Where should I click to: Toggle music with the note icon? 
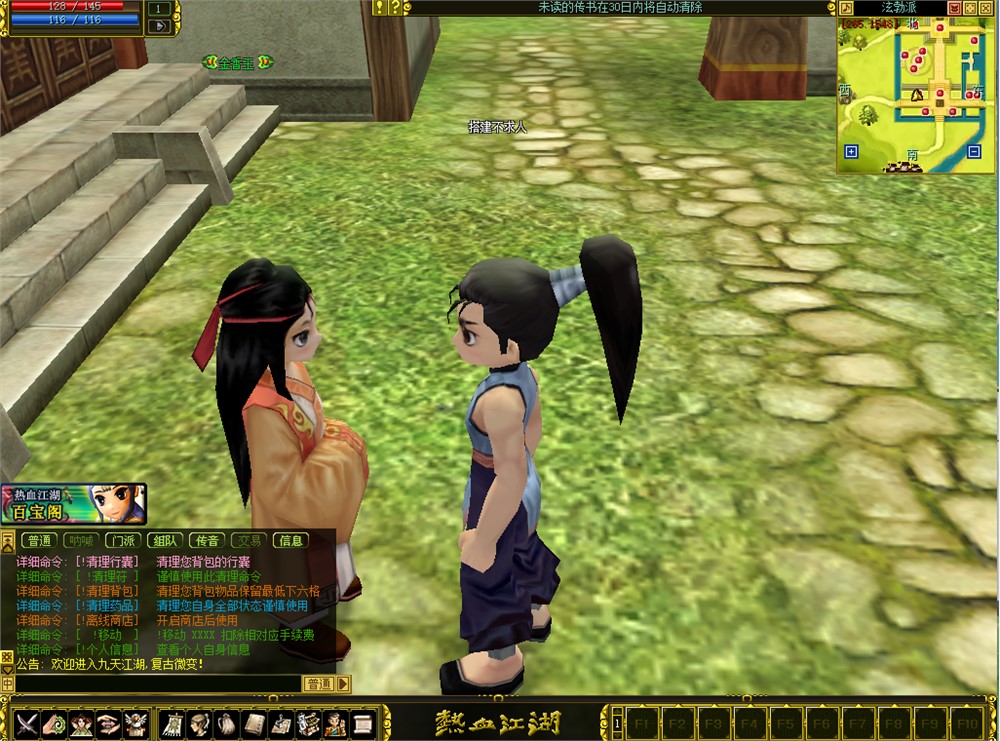[846, 8]
